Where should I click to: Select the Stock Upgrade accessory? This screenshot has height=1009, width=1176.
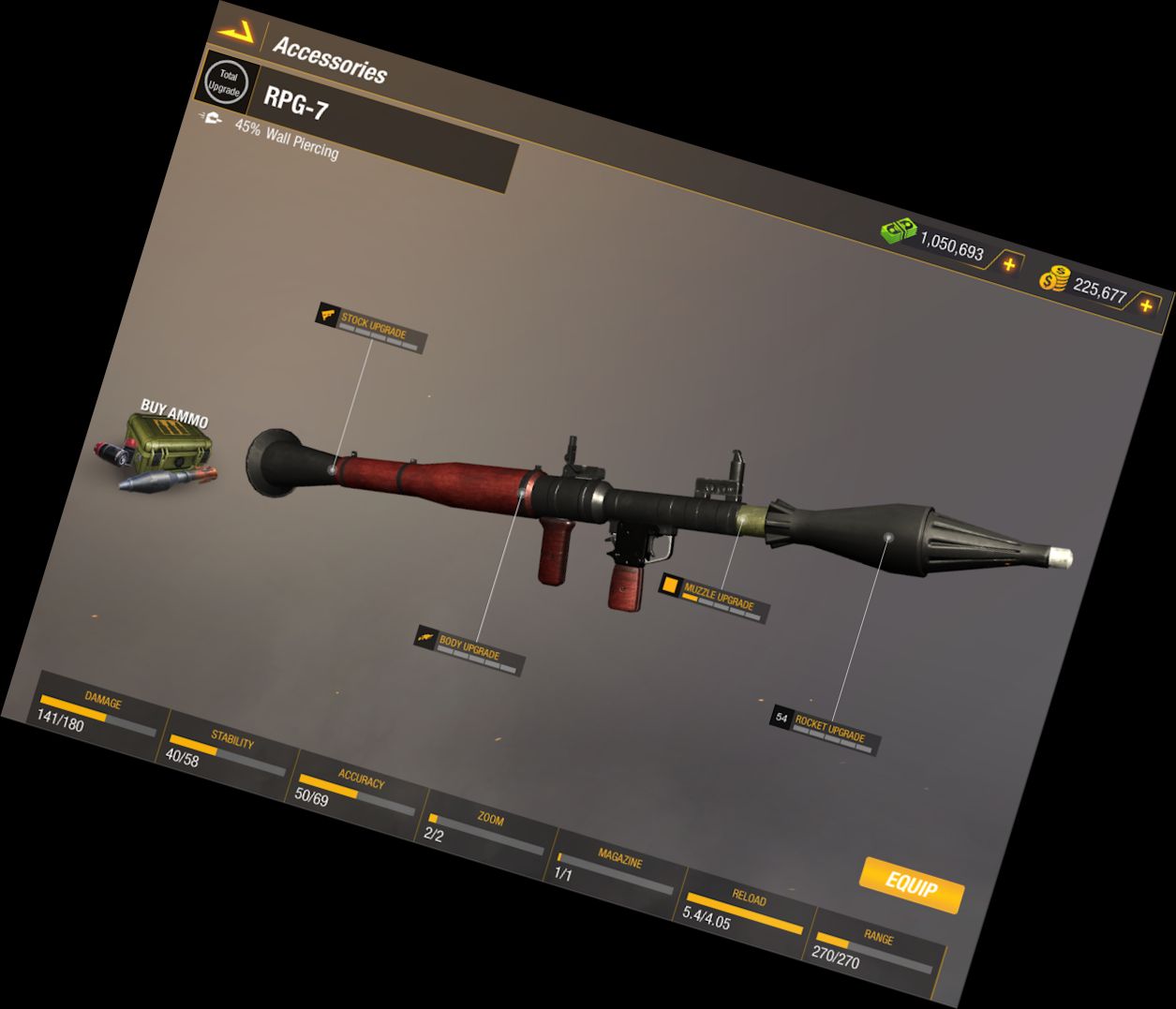click(x=371, y=328)
